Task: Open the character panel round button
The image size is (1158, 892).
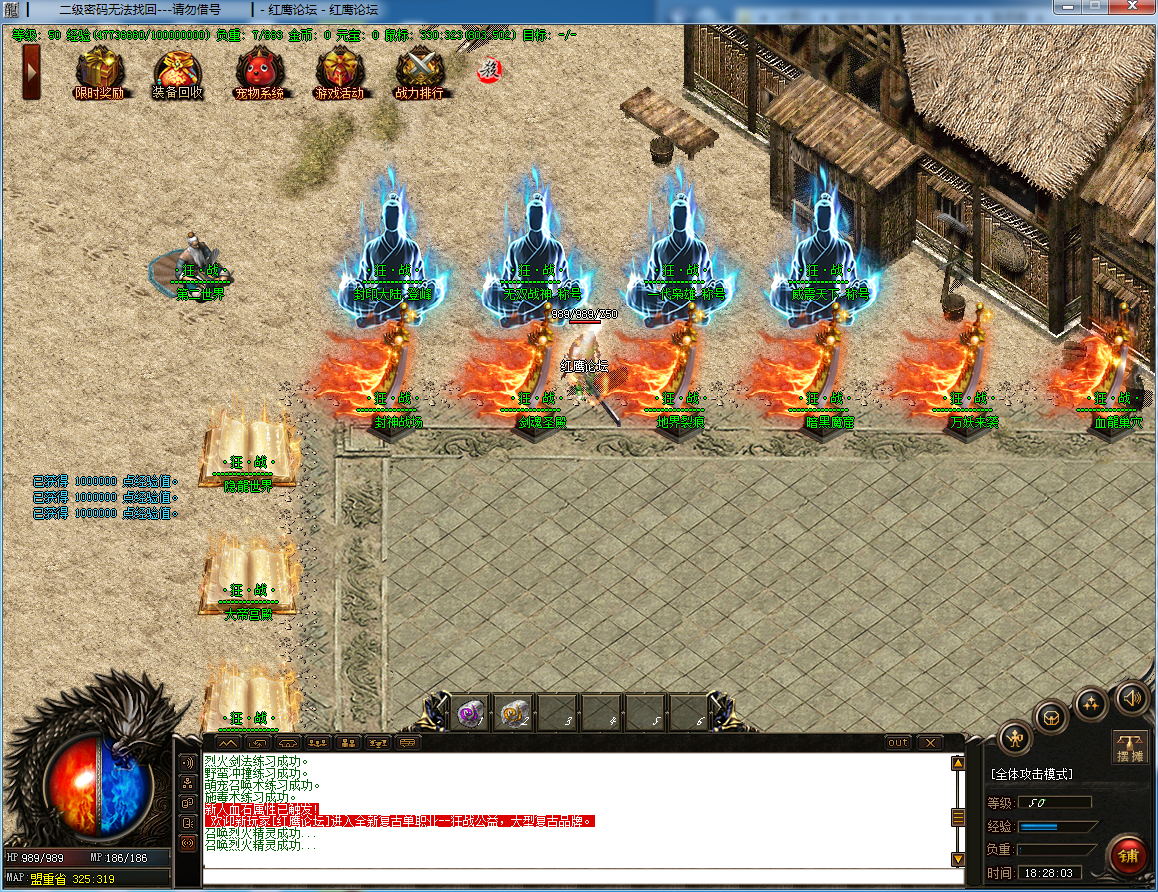Action: click(1016, 738)
